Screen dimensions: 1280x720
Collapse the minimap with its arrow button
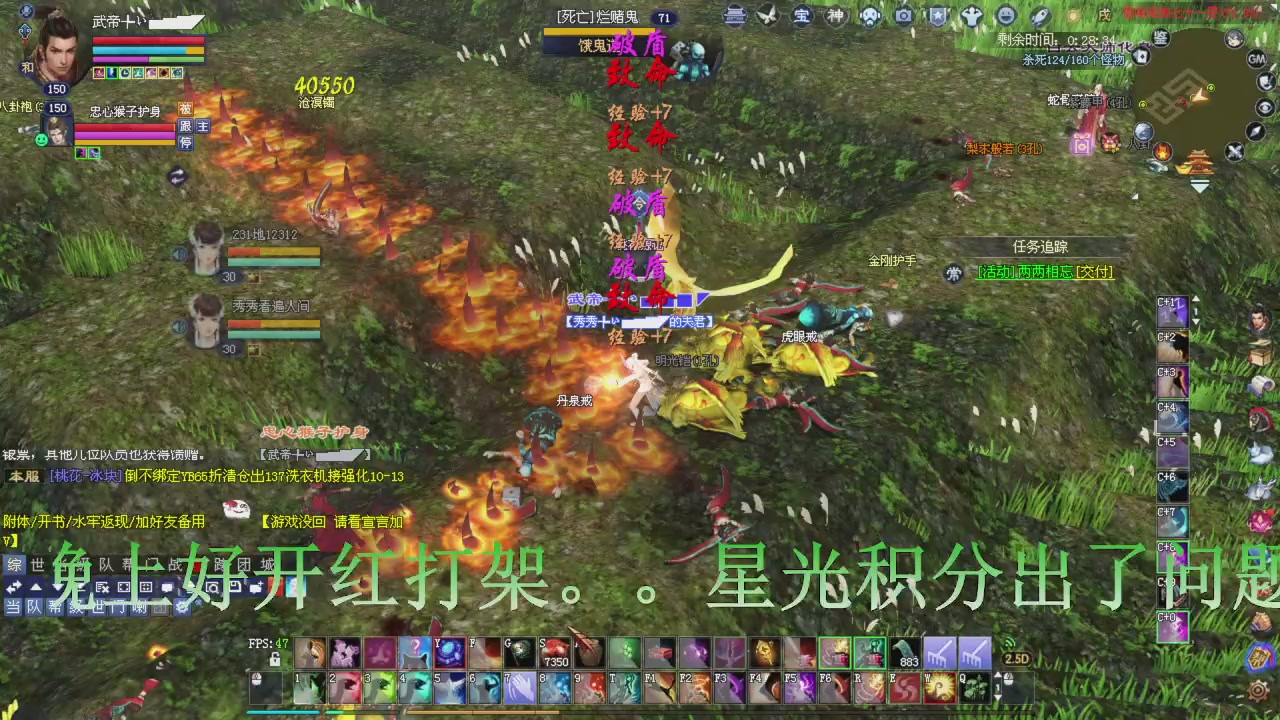pos(1198,184)
